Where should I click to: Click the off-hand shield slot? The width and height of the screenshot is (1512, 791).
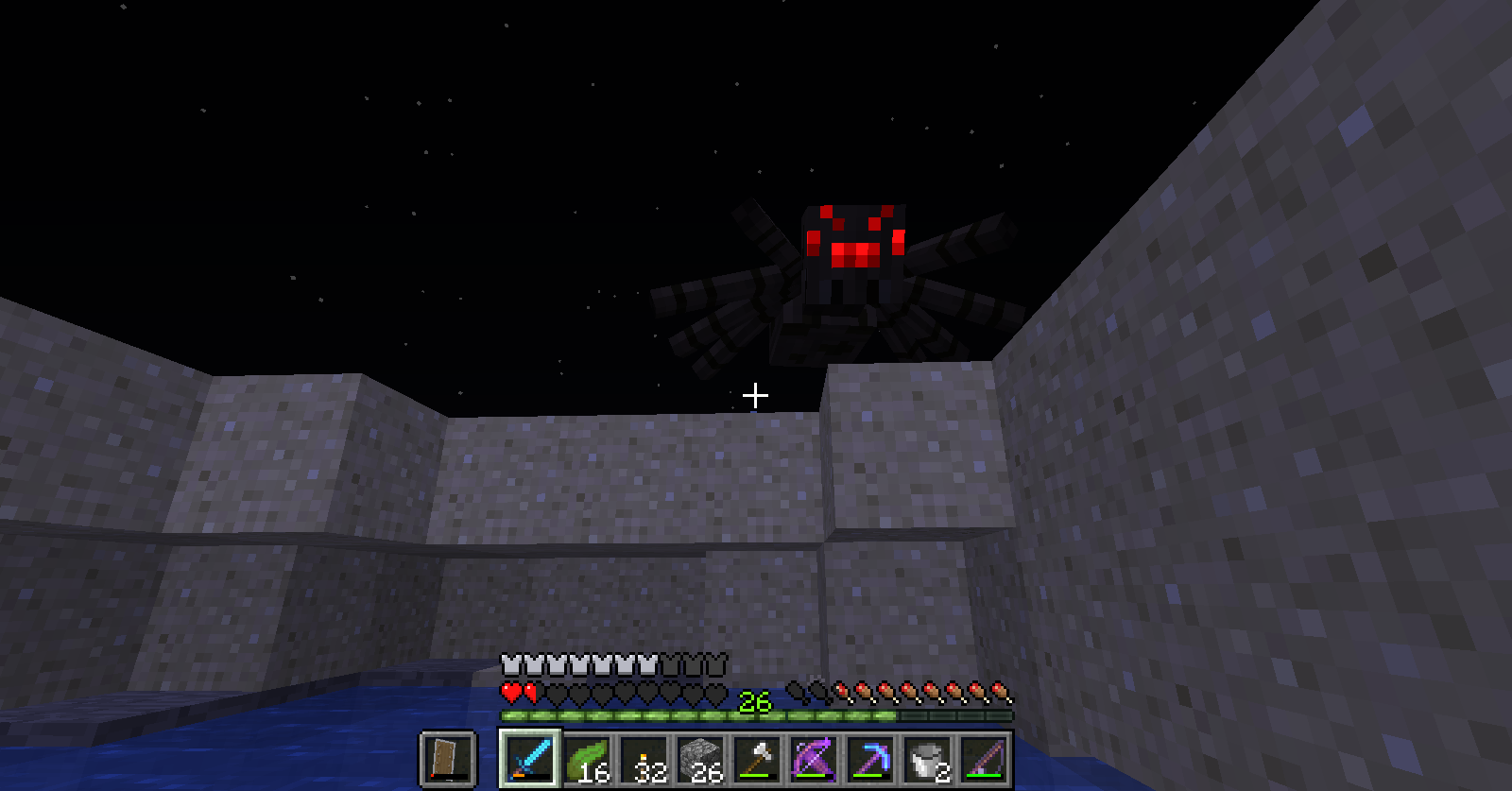click(x=448, y=758)
